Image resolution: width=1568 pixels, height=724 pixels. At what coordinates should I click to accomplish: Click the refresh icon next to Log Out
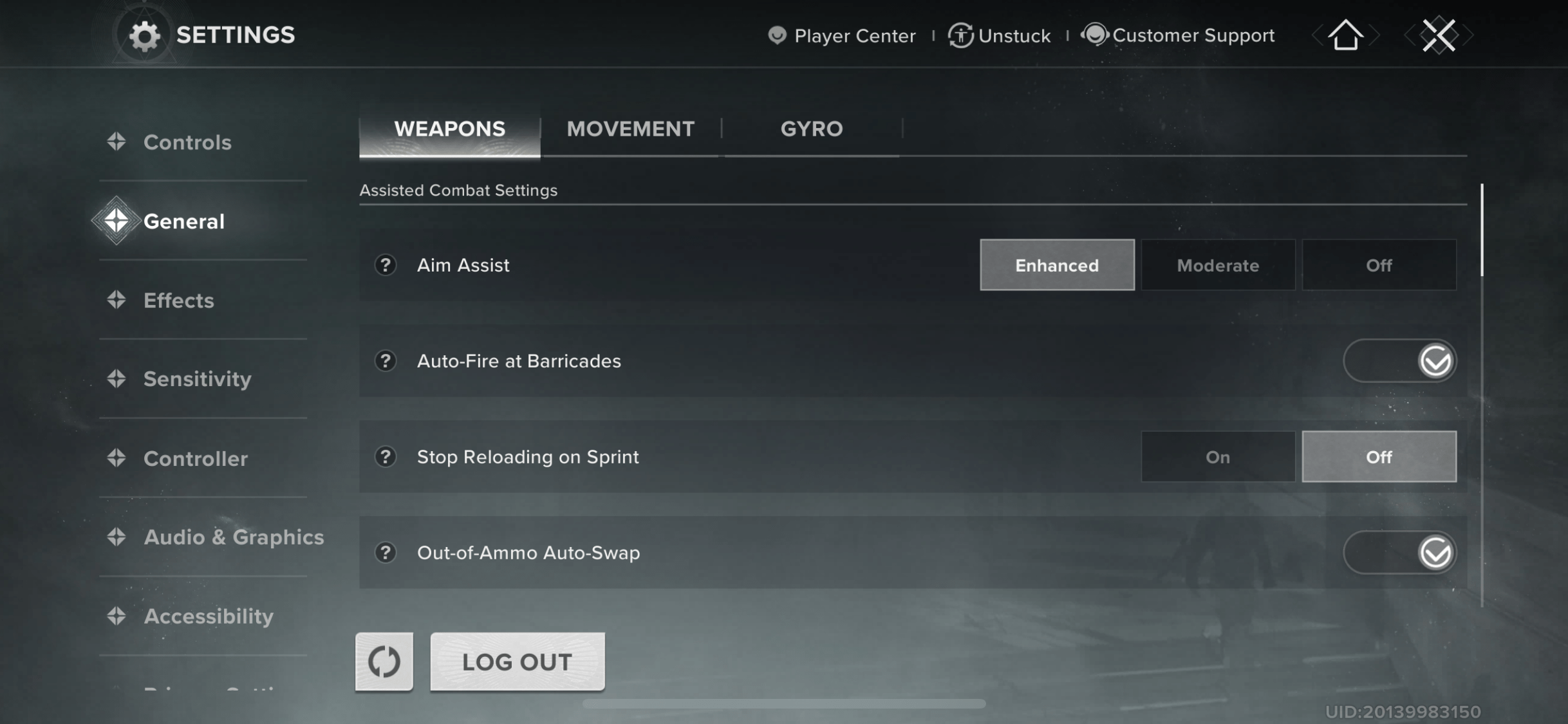[383, 661]
